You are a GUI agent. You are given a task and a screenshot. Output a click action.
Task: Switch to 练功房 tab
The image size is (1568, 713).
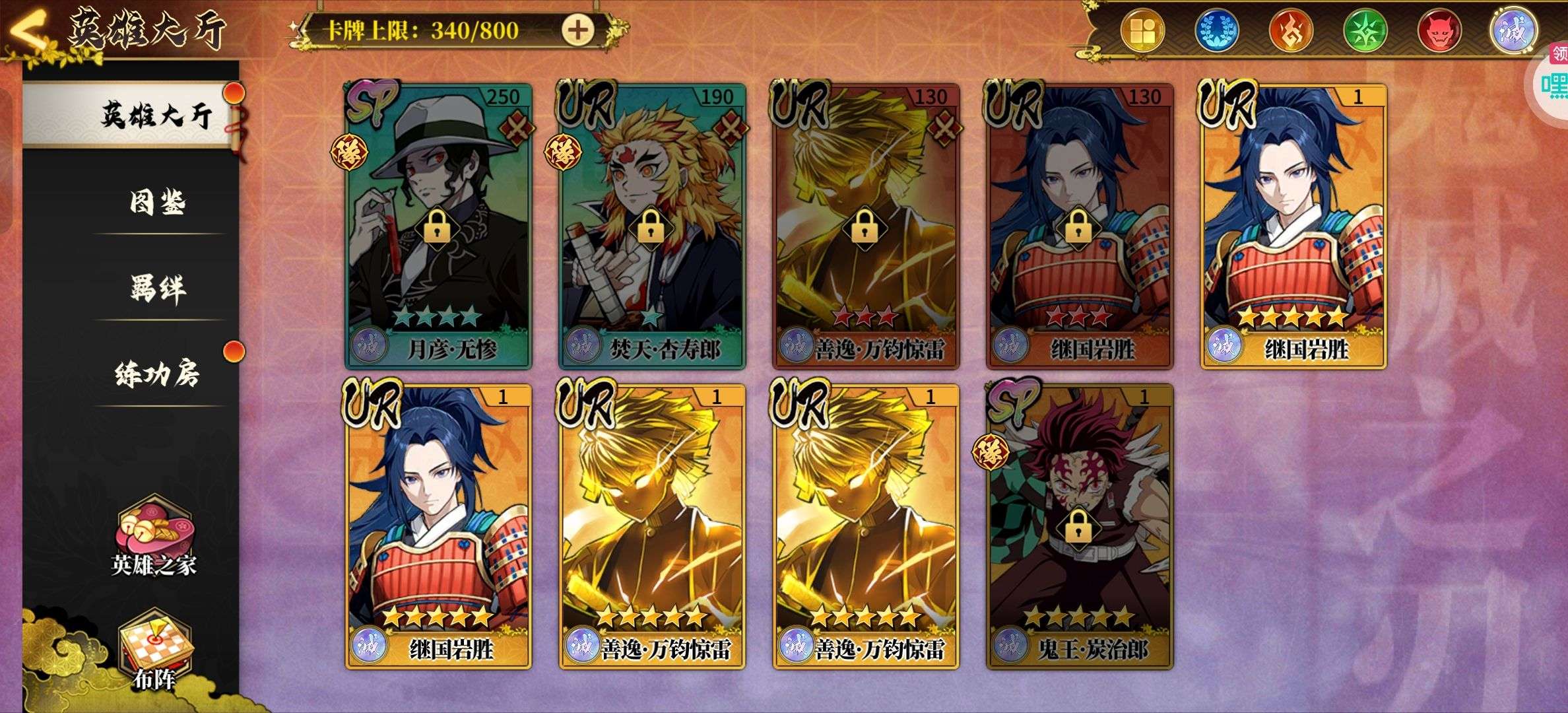(x=157, y=374)
